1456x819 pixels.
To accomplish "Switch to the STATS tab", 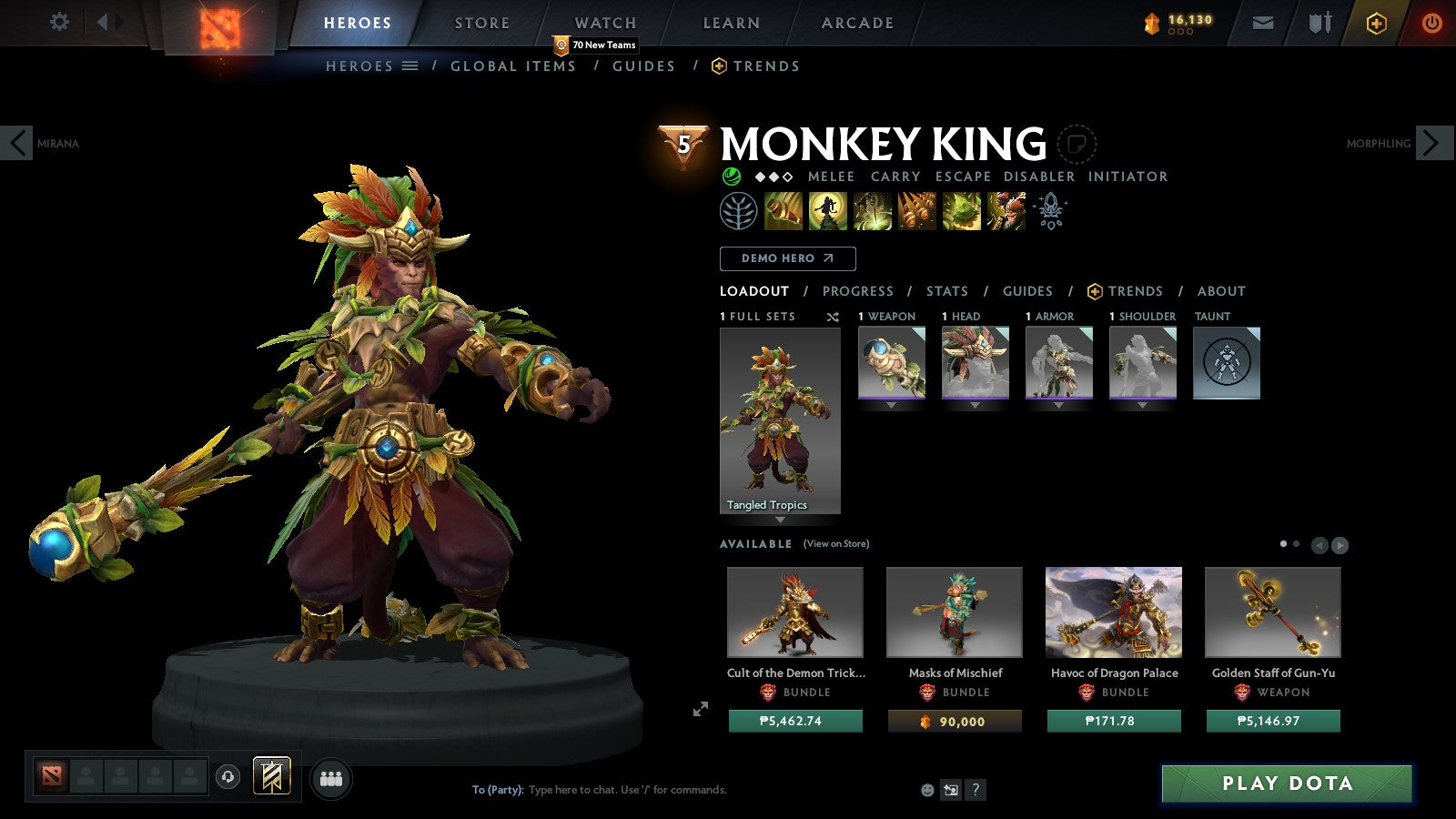I will pos(947,291).
